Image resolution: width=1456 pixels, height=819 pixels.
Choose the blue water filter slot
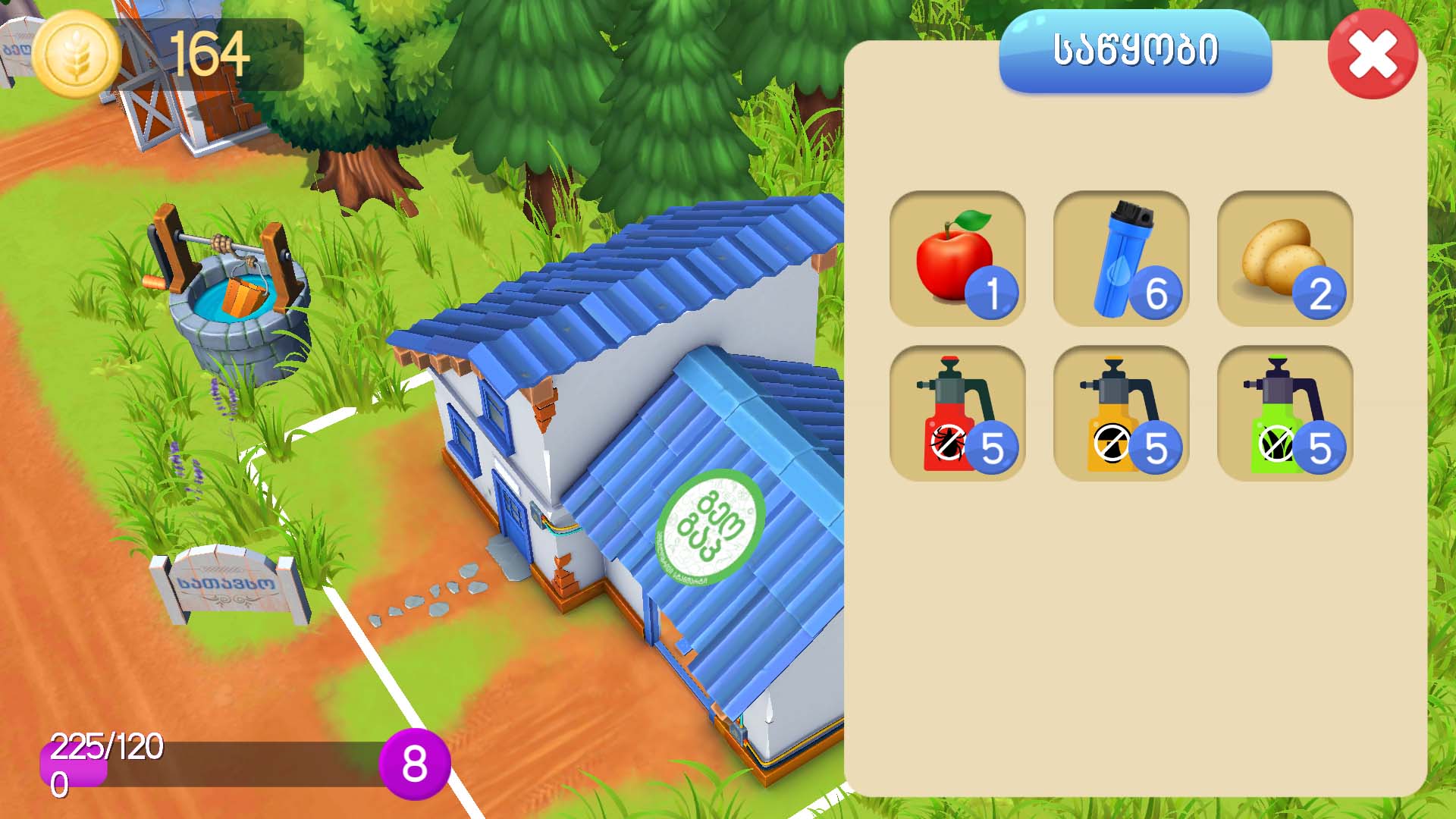pos(1121,259)
